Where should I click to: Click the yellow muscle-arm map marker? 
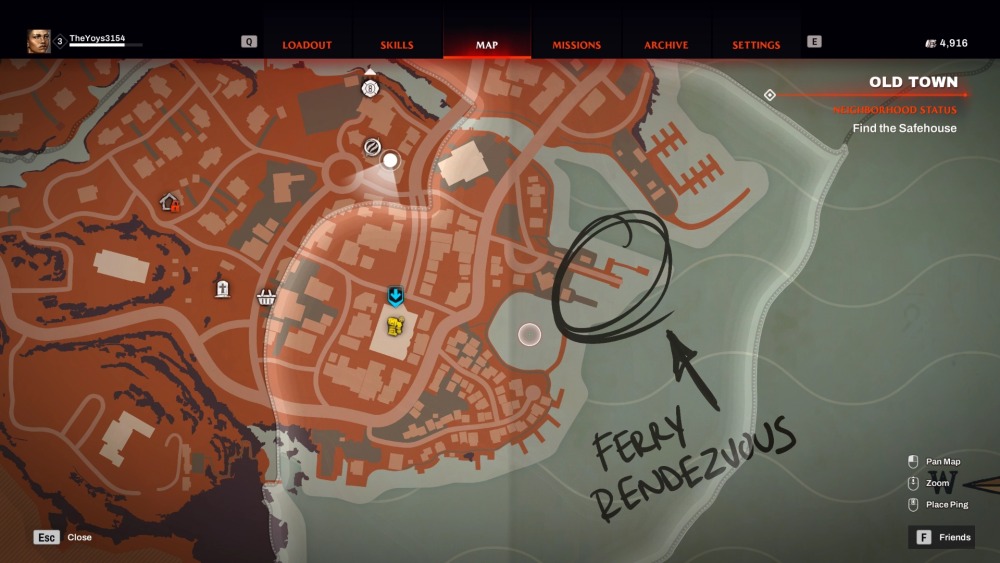click(396, 326)
